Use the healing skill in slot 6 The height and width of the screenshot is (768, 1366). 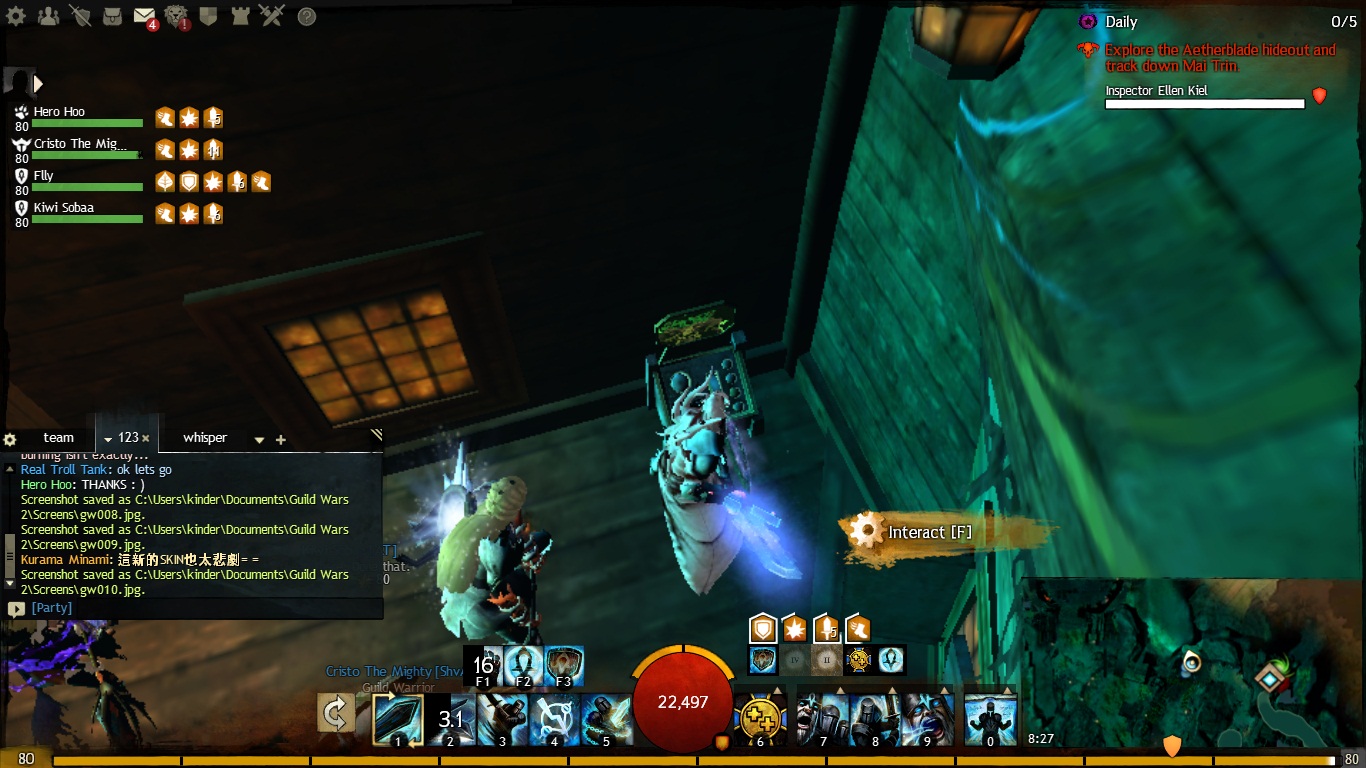pyautogui.click(x=760, y=720)
